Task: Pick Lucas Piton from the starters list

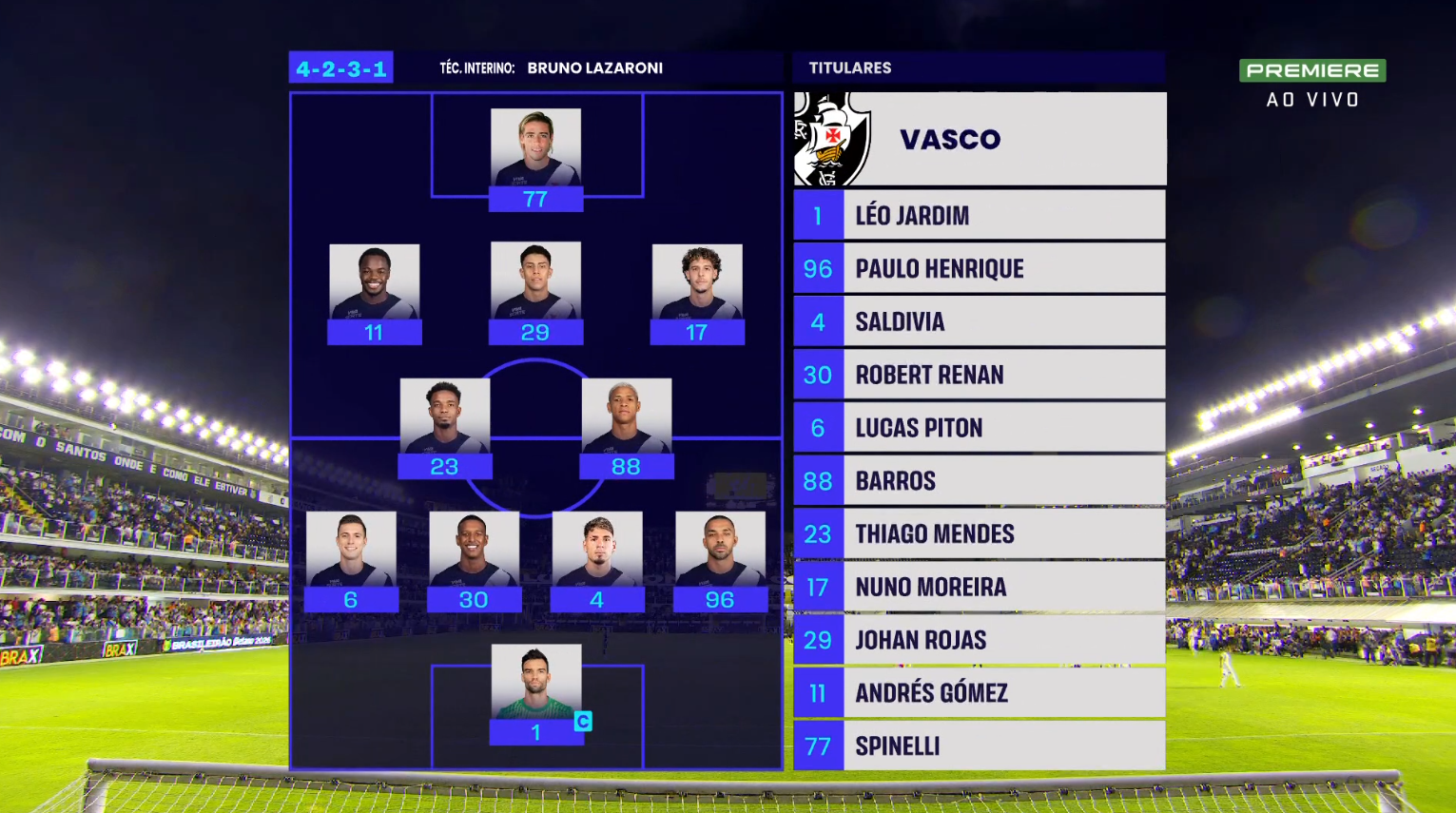Action: [x=979, y=428]
